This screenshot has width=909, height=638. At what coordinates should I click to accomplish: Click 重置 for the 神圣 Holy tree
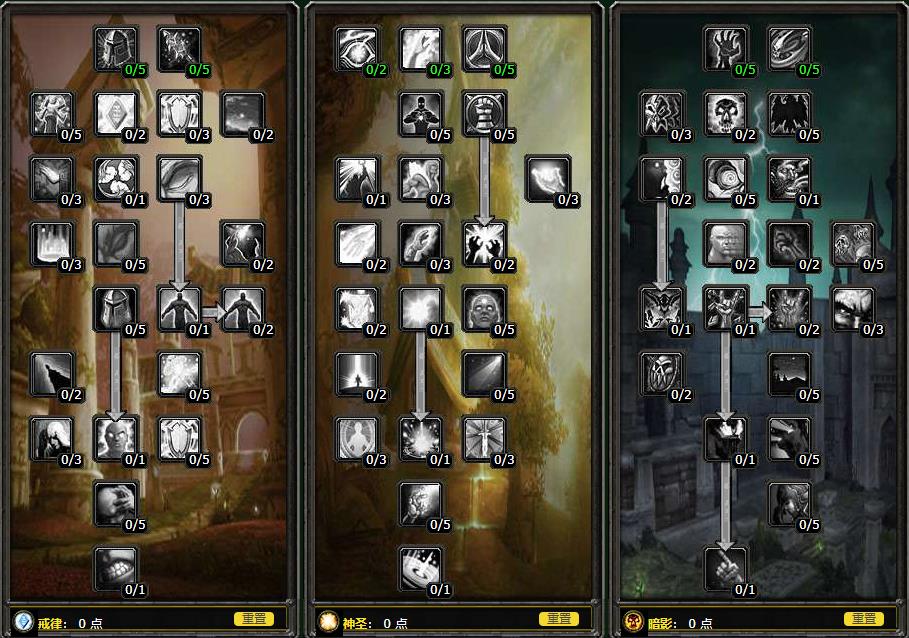559,619
